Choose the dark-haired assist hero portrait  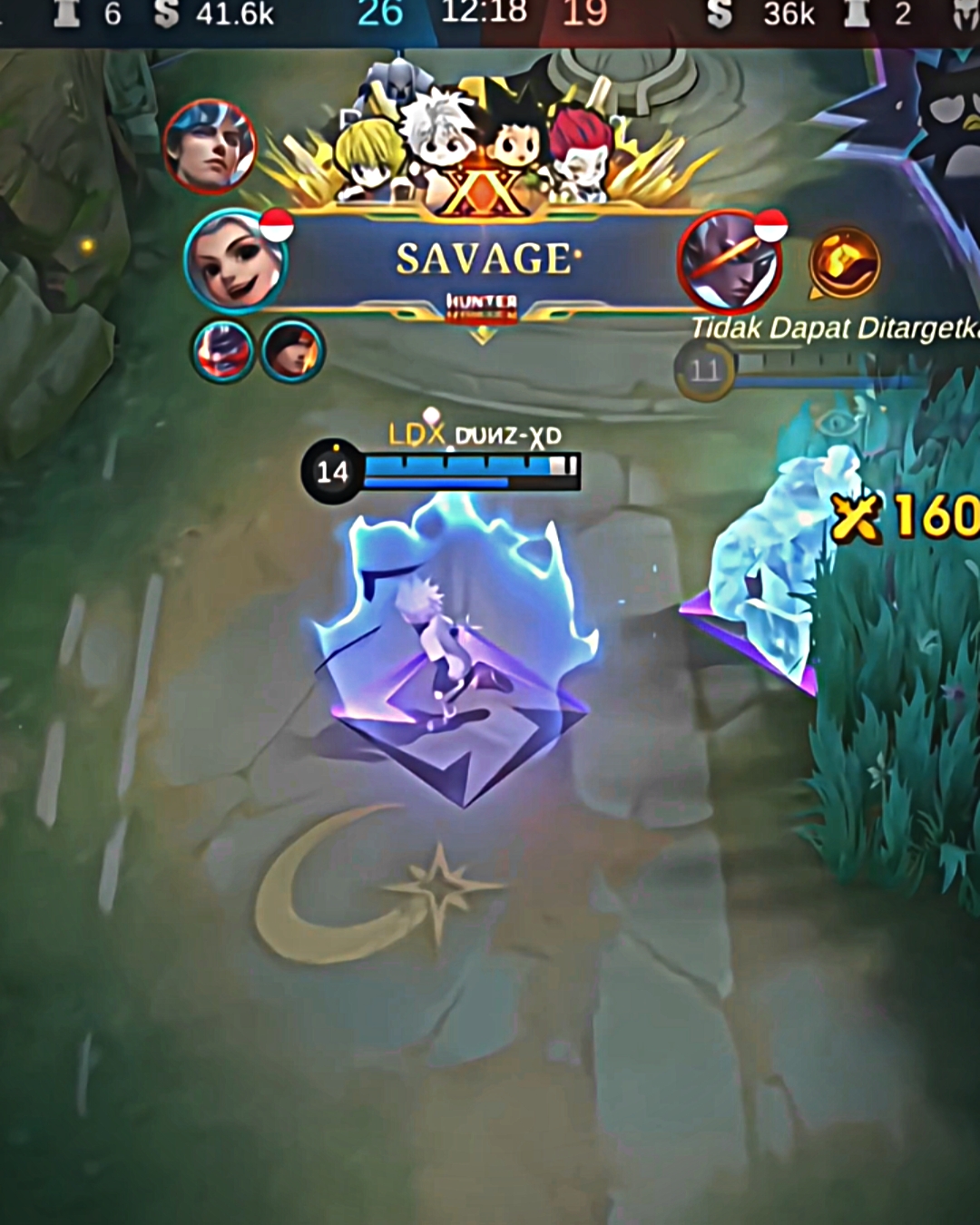(x=292, y=351)
